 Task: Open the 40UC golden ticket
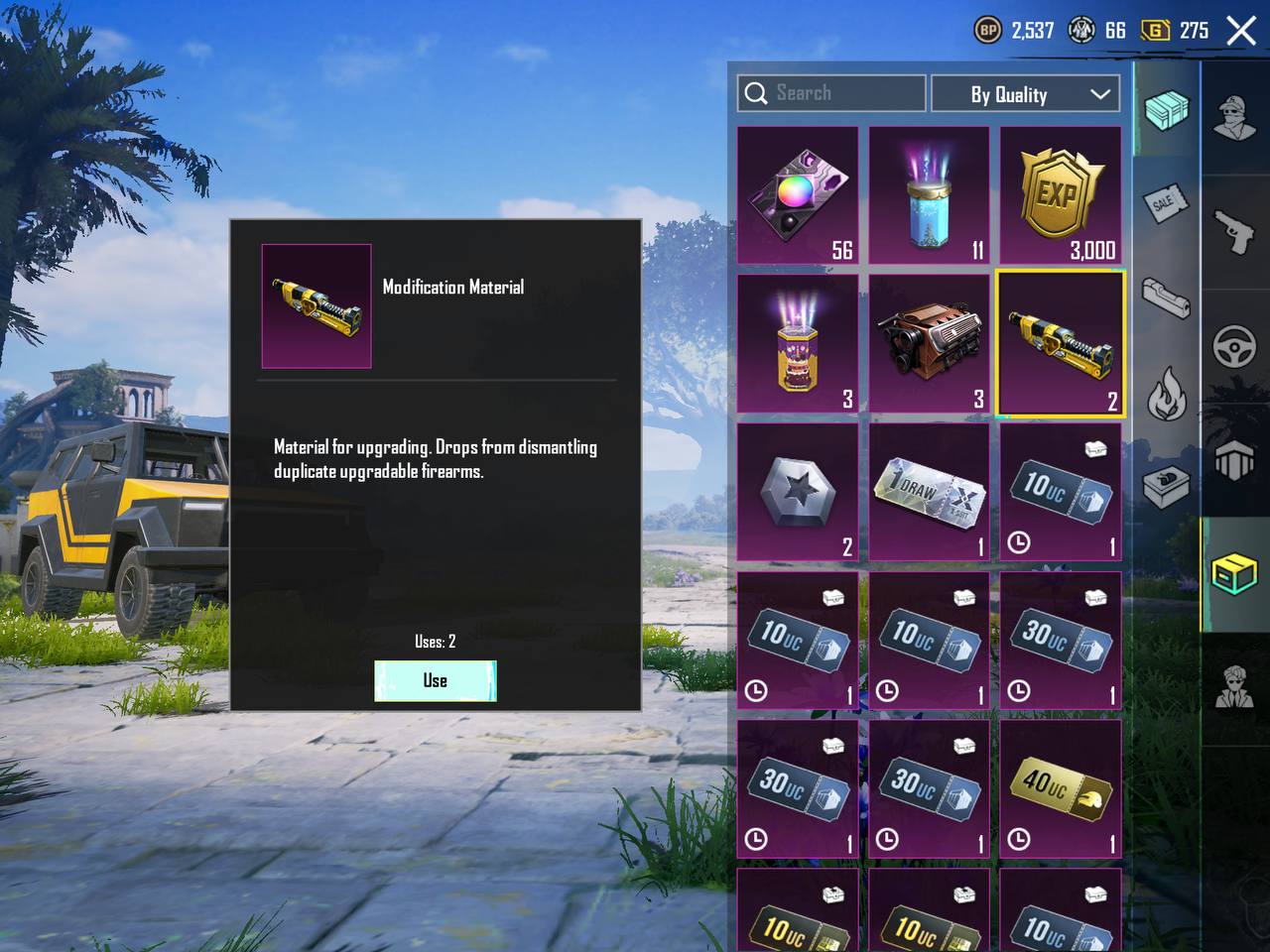pyautogui.click(x=1060, y=789)
